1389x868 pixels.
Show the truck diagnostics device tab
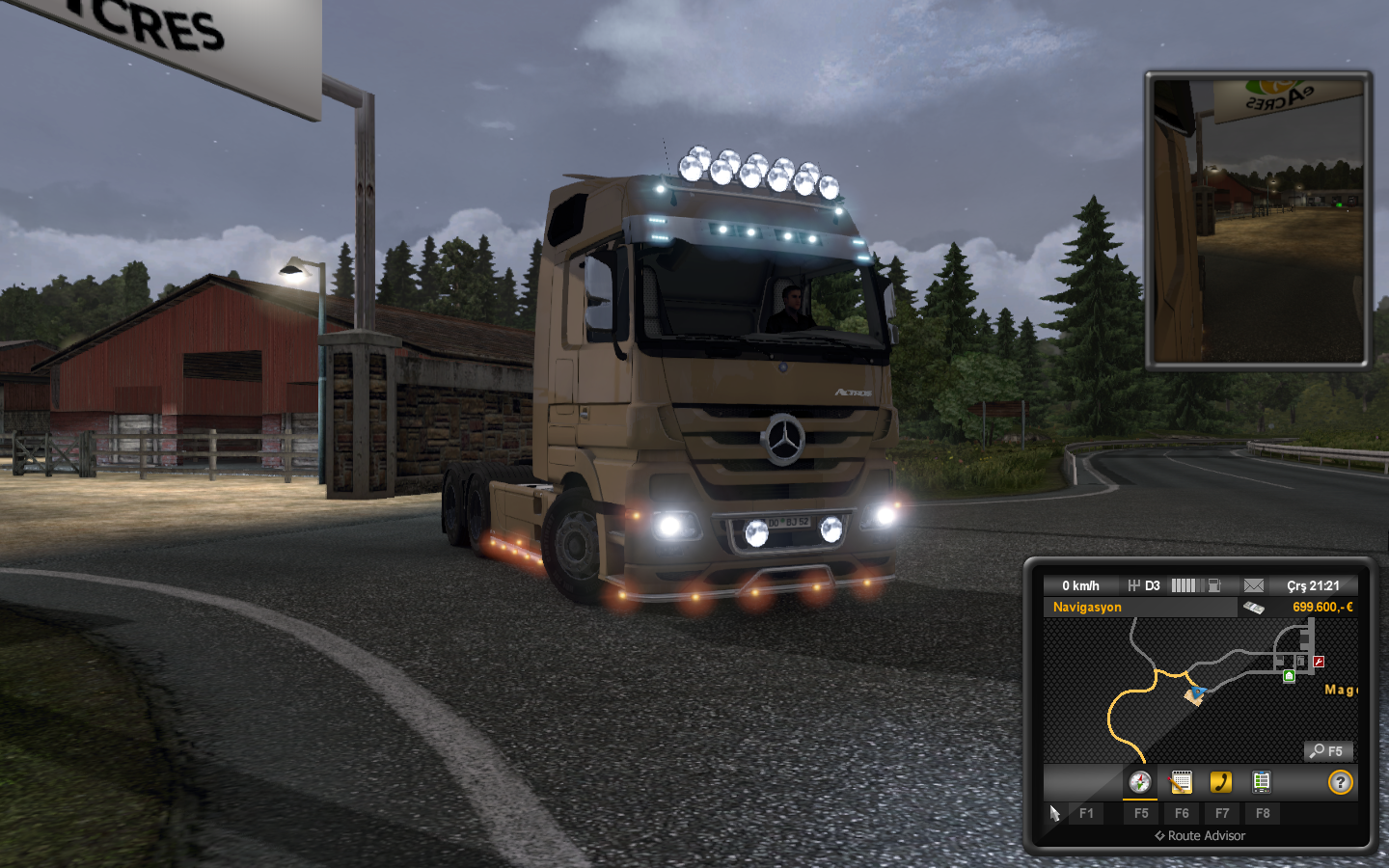click(1261, 782)
